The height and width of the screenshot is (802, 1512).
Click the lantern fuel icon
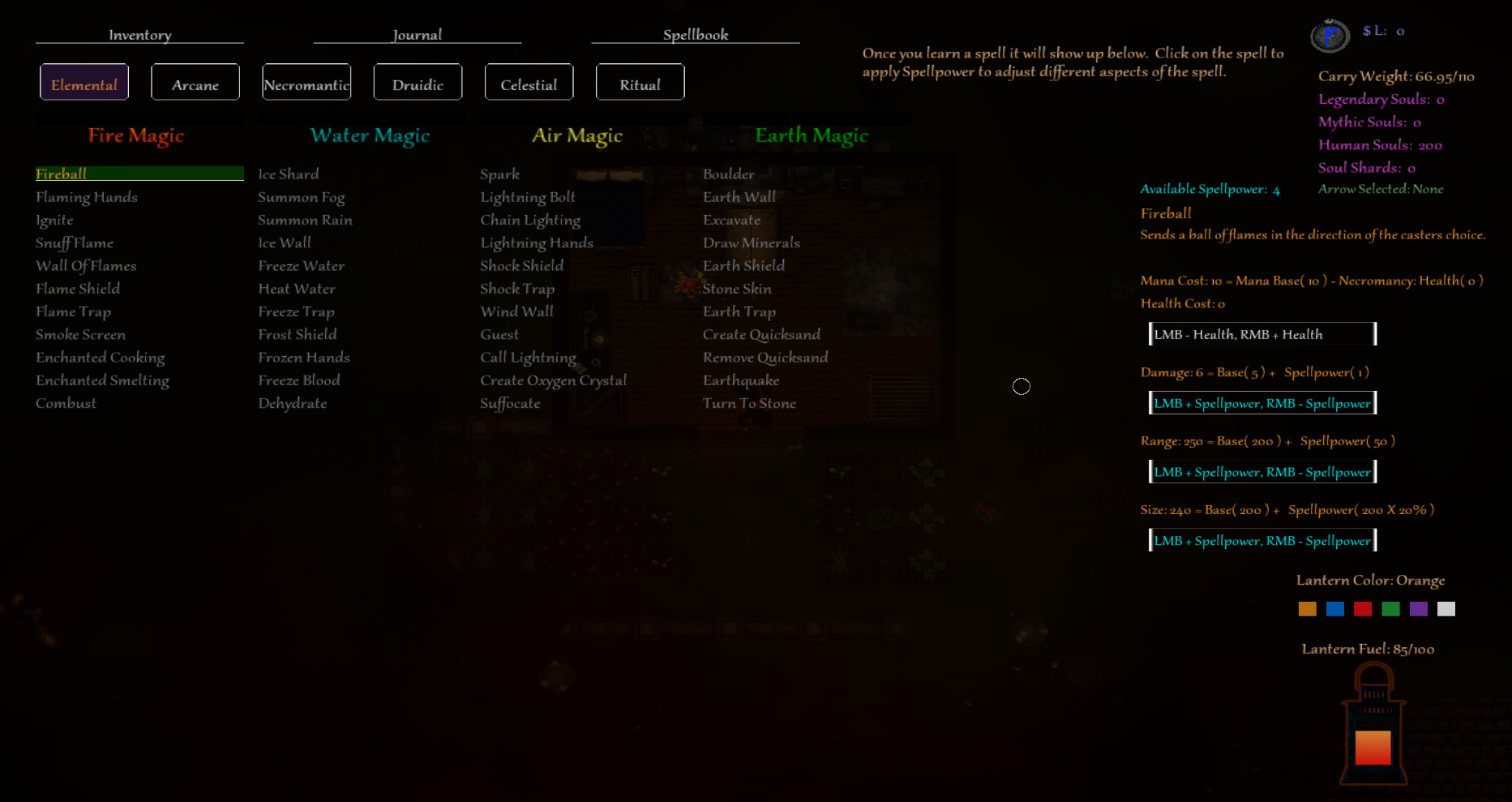pos(1373,730)
